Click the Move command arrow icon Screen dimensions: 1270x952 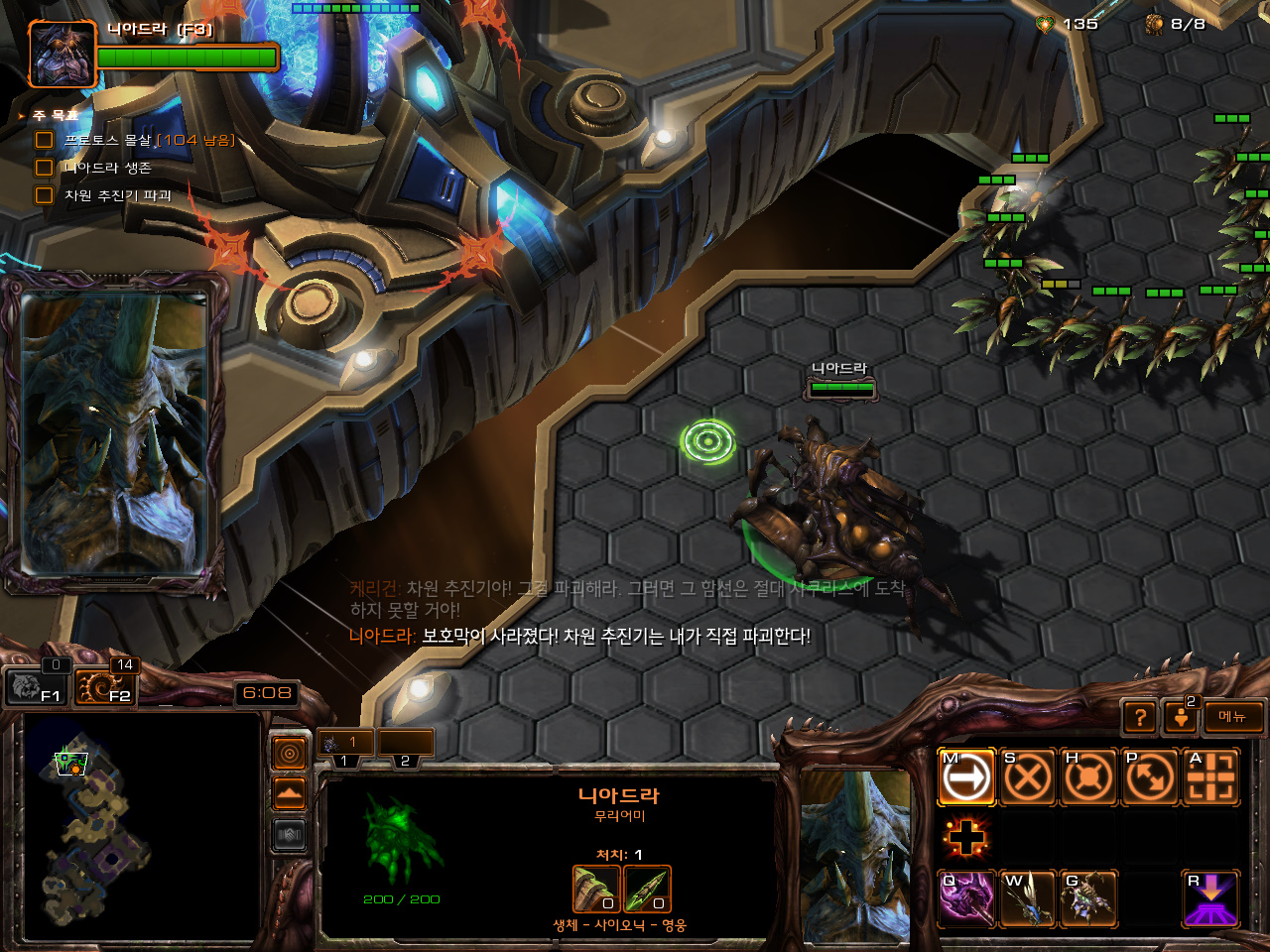point(966,777)
